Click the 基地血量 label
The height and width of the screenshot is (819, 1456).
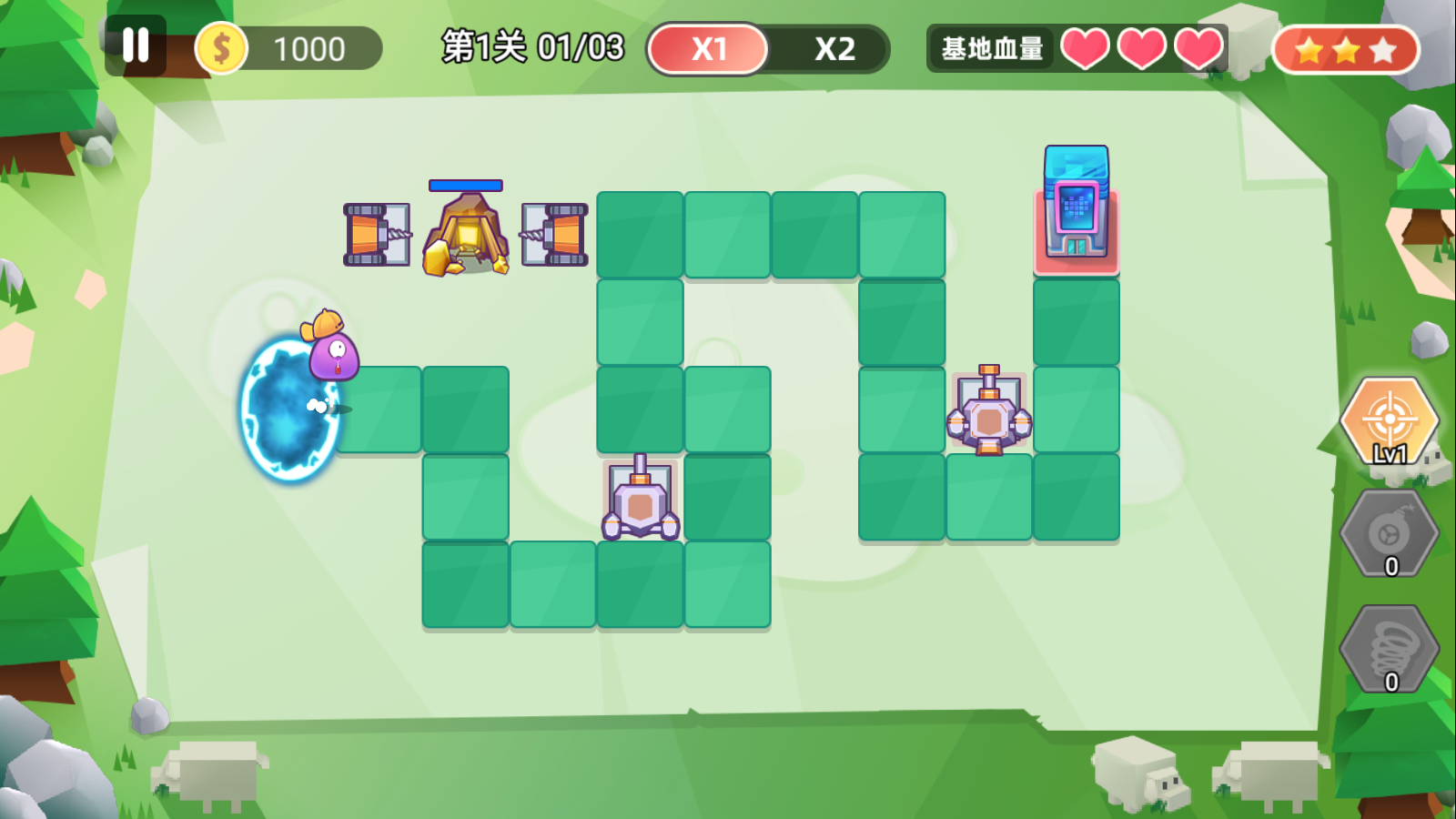(991, 47)
